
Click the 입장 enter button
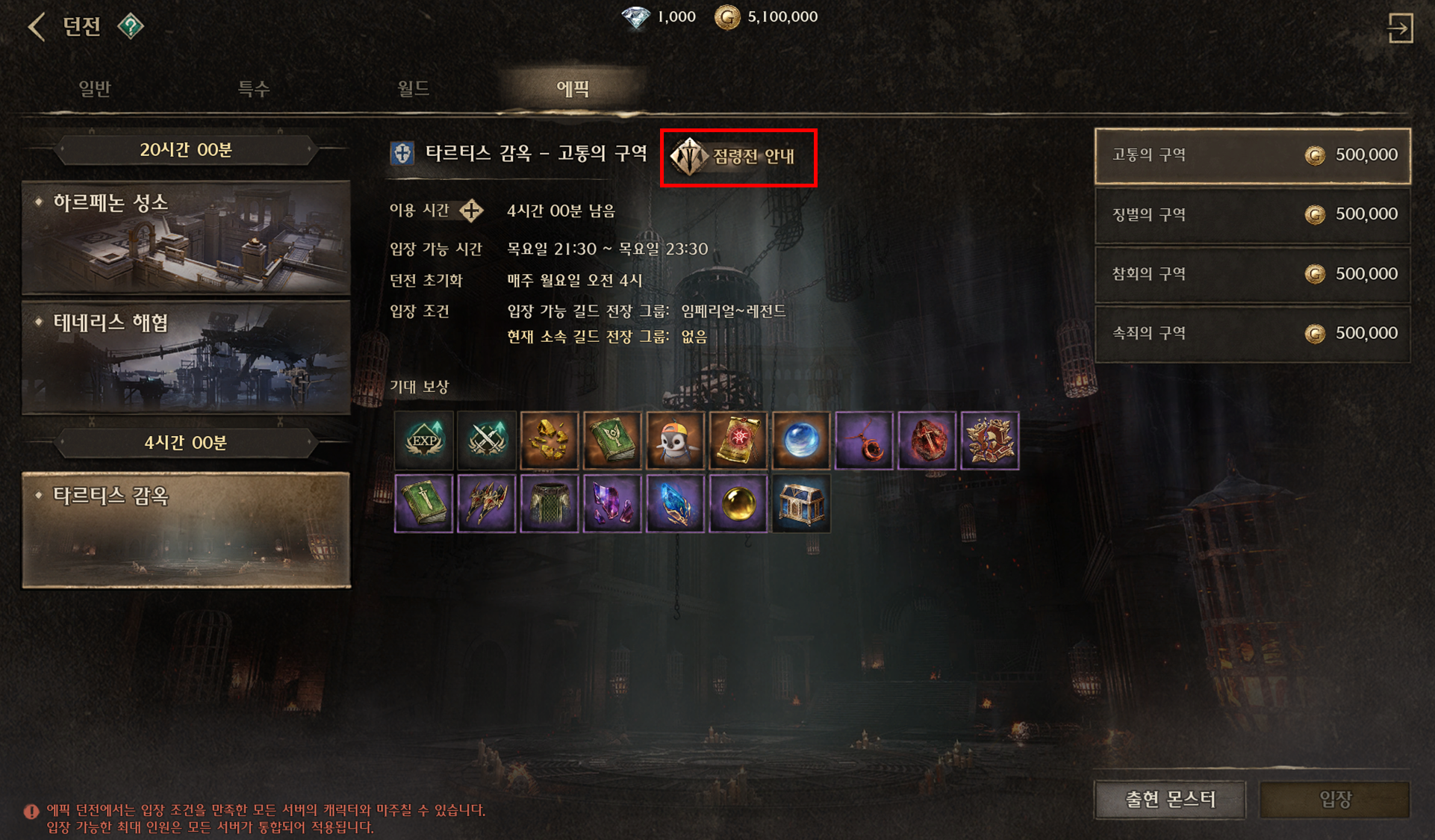click(1334, 800)
